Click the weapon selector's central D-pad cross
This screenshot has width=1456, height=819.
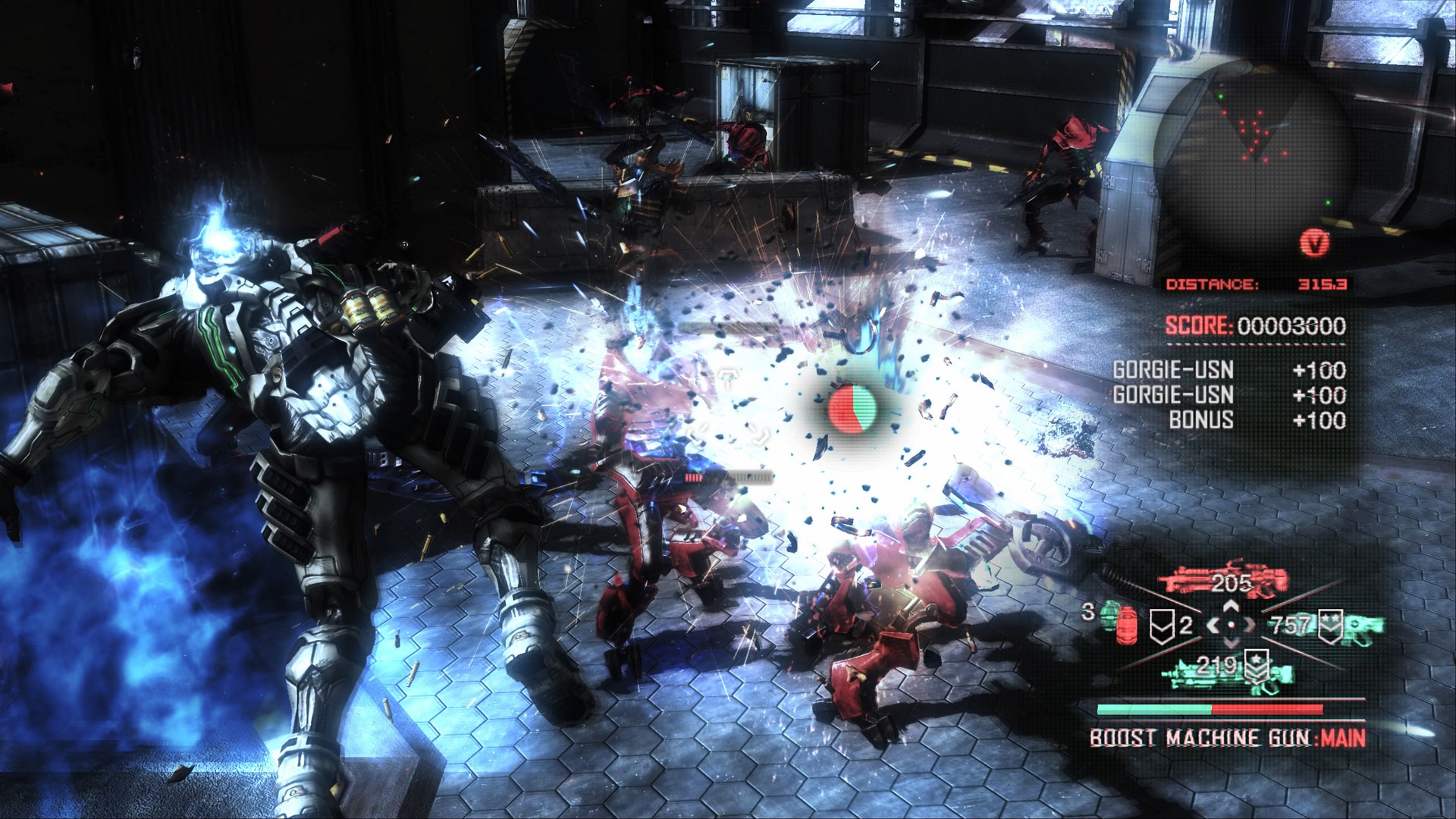point(1231,625)
